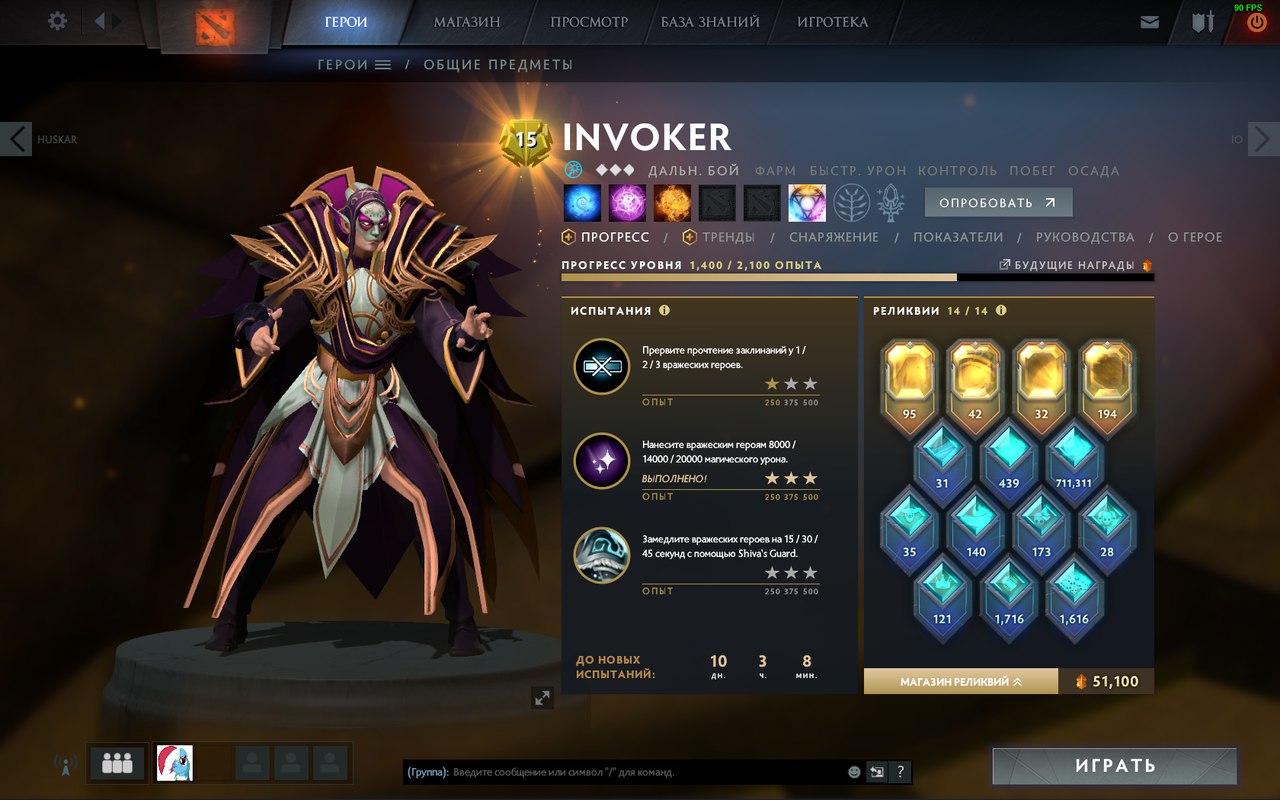The height and width of the screenshot is (800, 1280).
Task: Open the Снаряжение loadout tab
Action: [834, 237]
